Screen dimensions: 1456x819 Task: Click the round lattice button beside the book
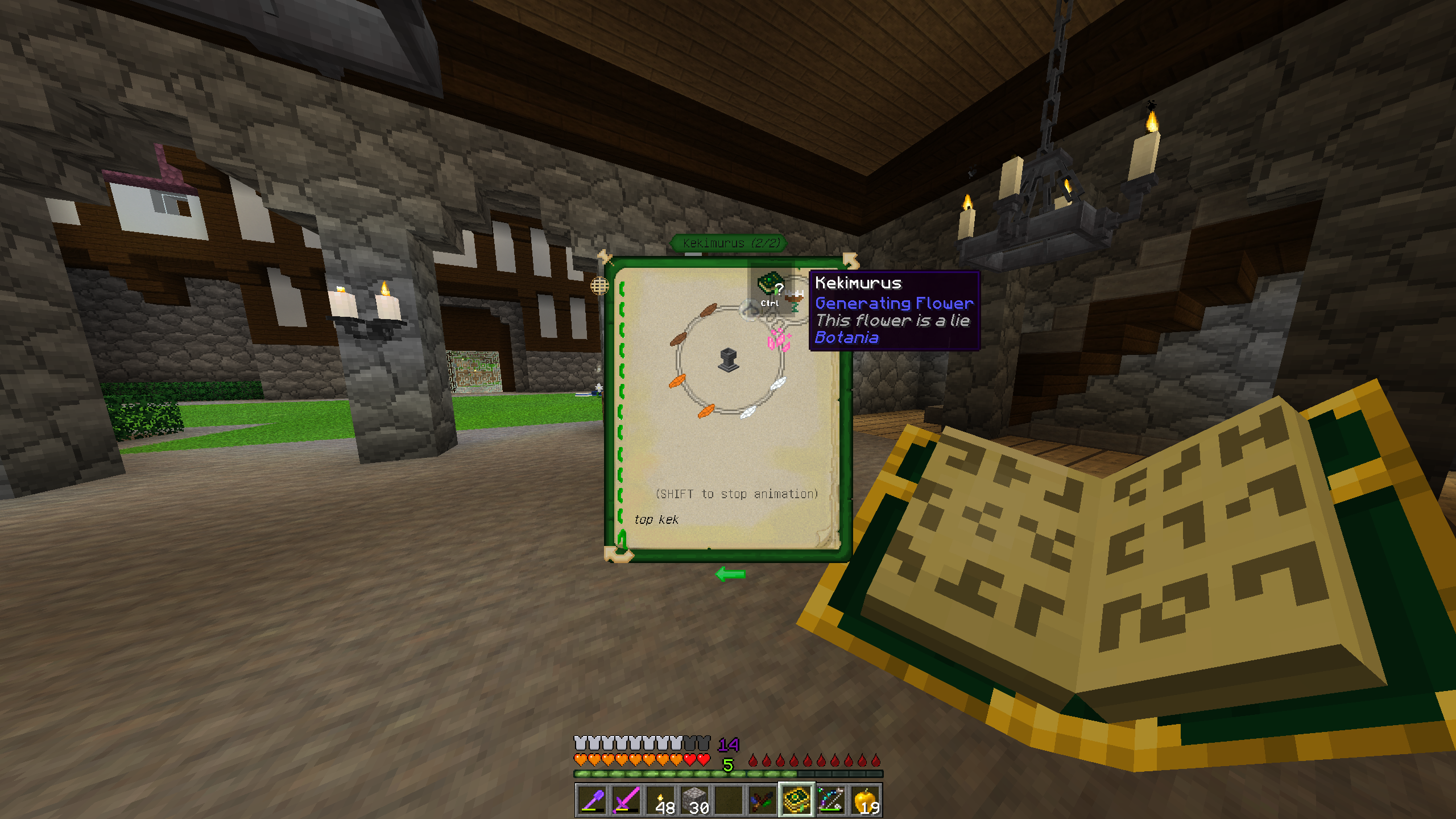pyautogui.click(x=599, y=286)
